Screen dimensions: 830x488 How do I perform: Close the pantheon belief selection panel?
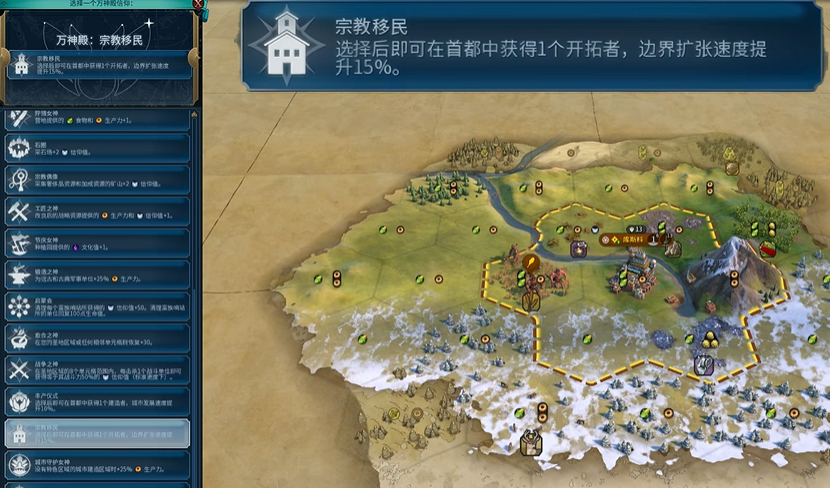click(x=197, y=5)
